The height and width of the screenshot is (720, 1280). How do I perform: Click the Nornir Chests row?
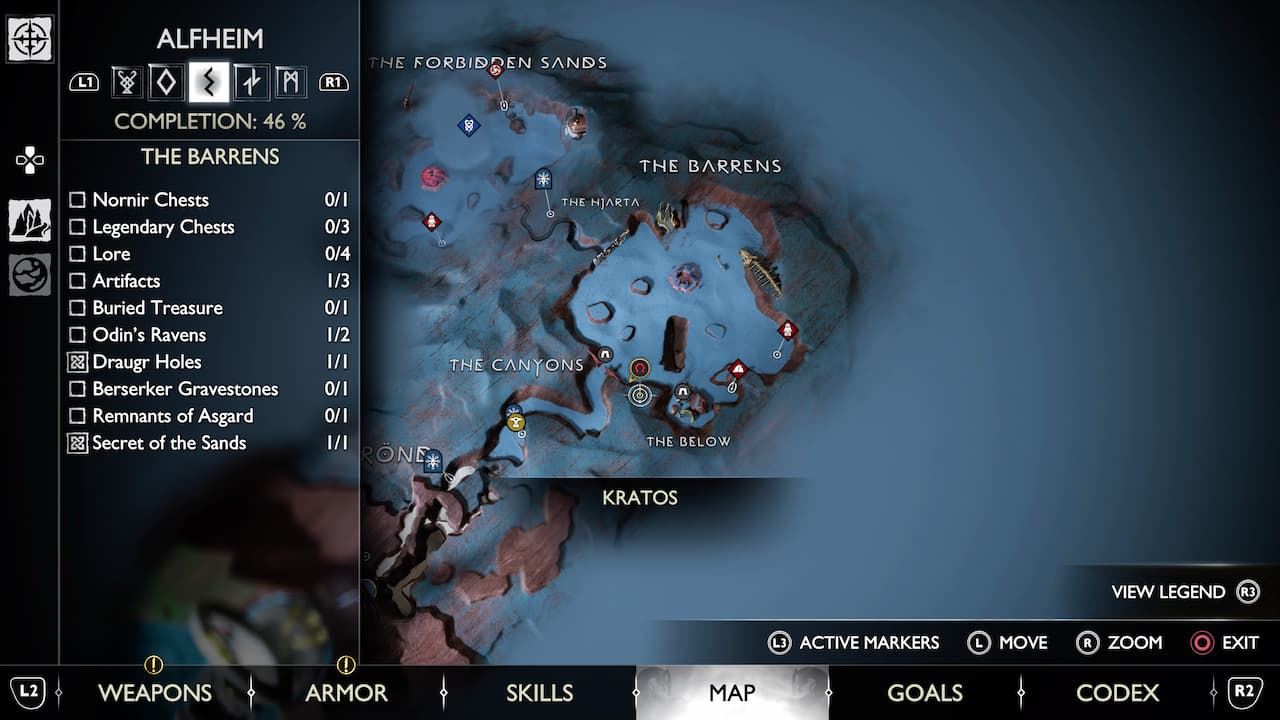(x=150, y=200)
